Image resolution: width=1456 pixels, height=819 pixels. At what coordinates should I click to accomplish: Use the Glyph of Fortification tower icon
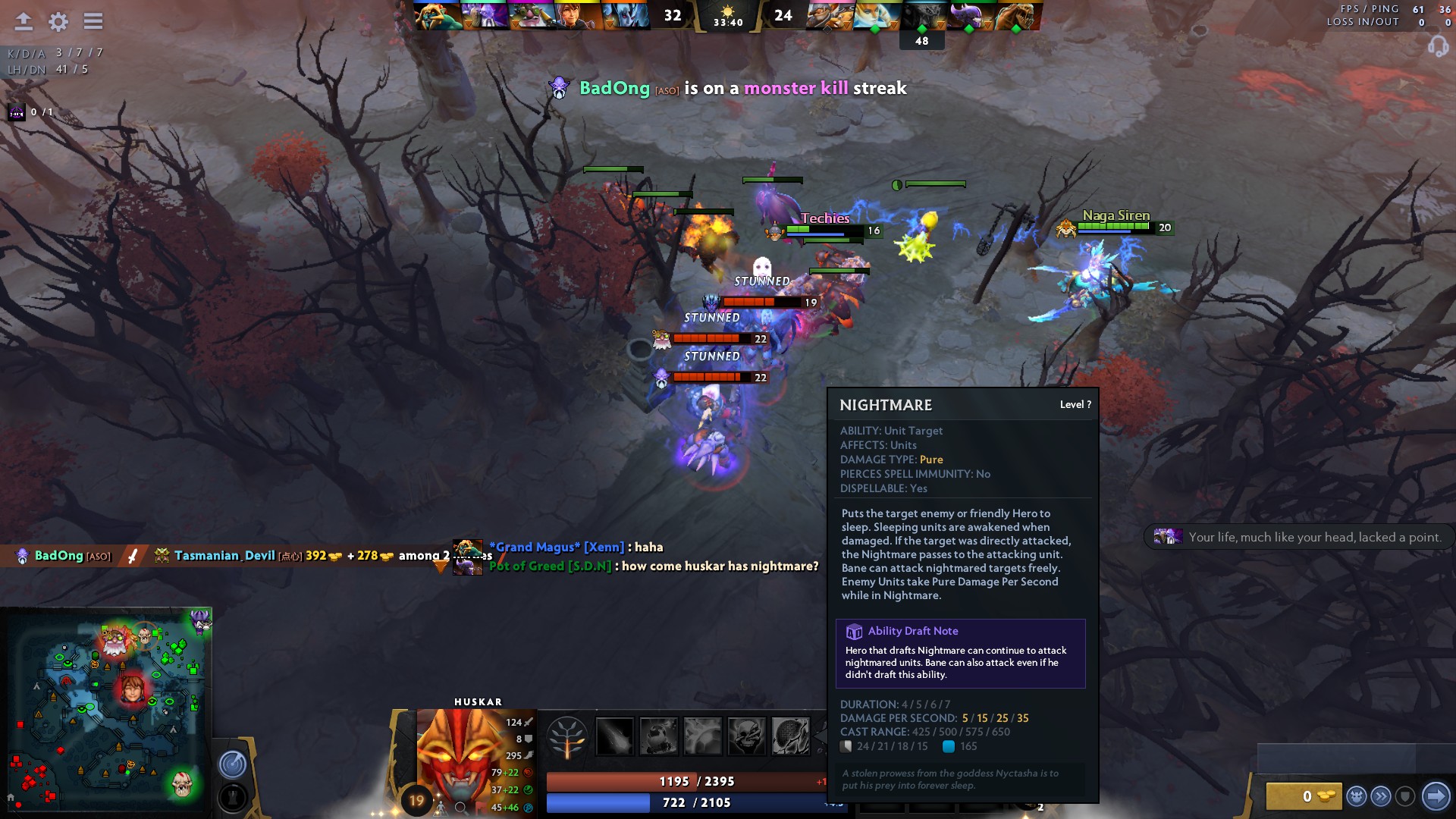[x=231, y=797]
